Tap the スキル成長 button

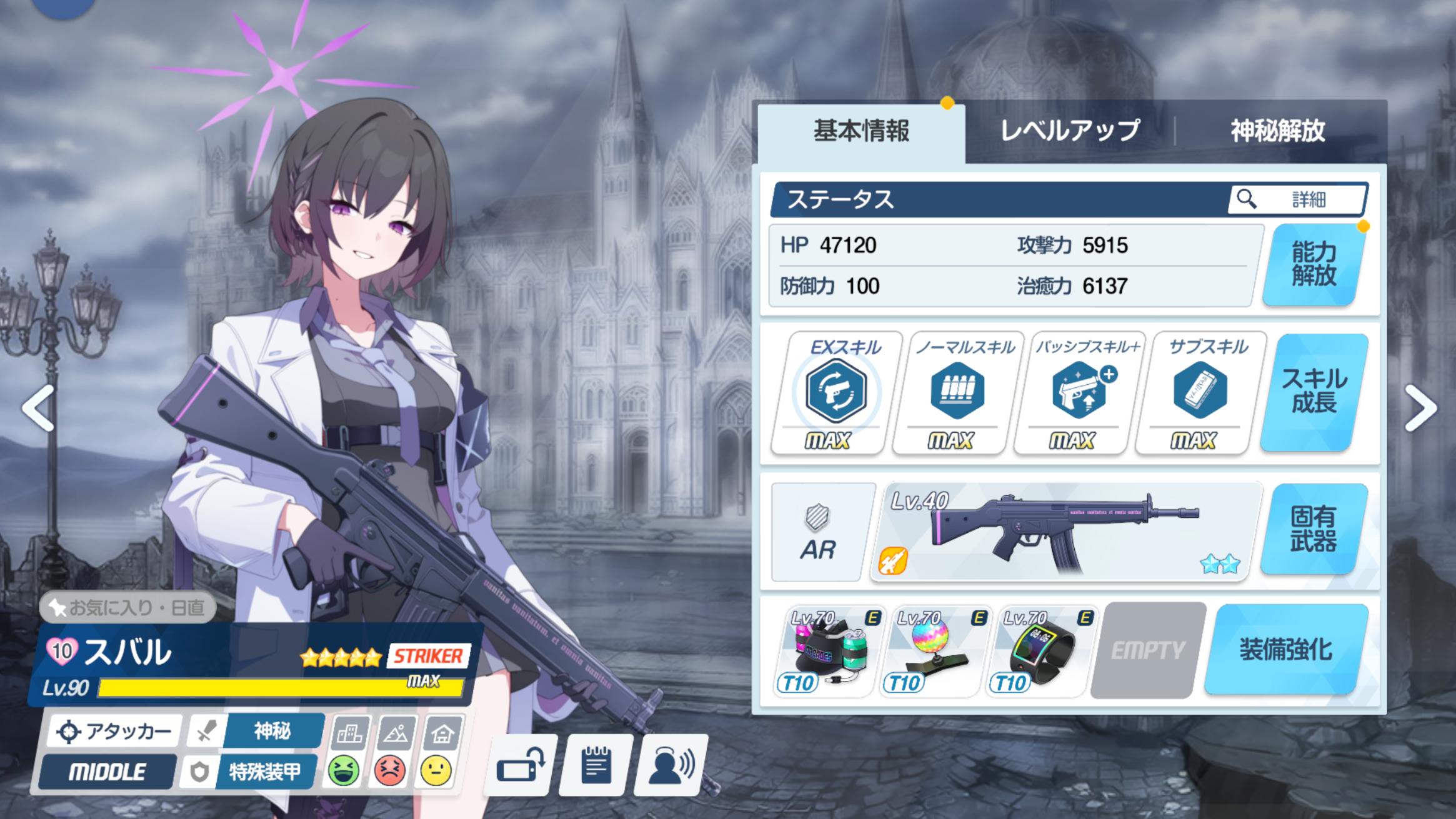(1314, 392)
